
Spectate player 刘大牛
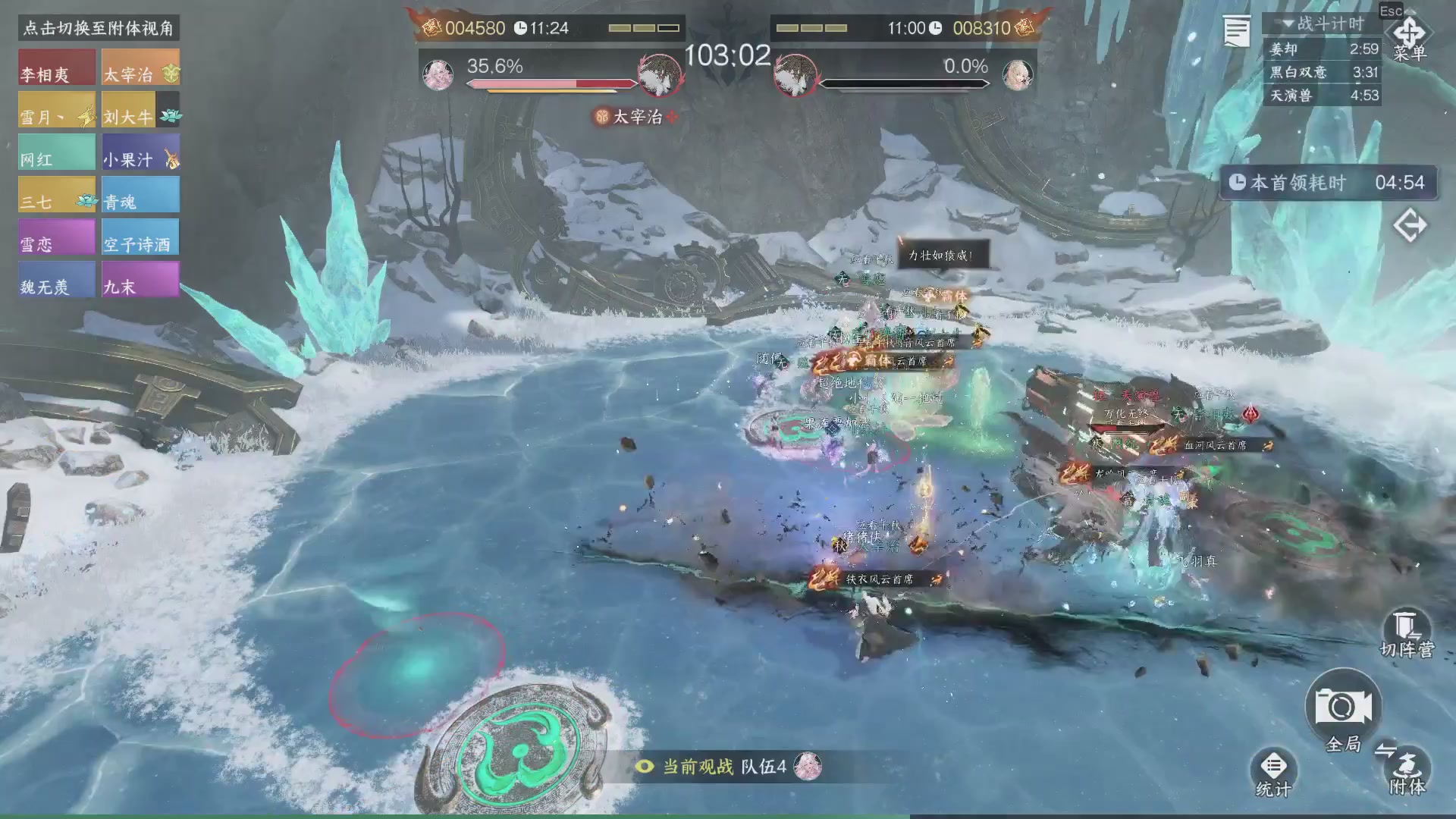pyautogui.click(x=140, y=110)
